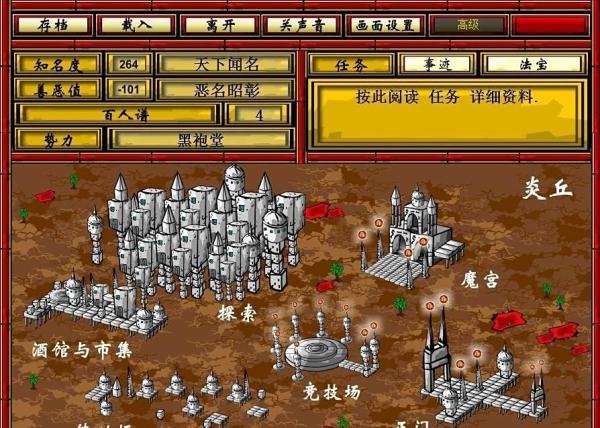600x428 pixels.
Task: Open 画面设置 display settings
Action: pos(384,24)
